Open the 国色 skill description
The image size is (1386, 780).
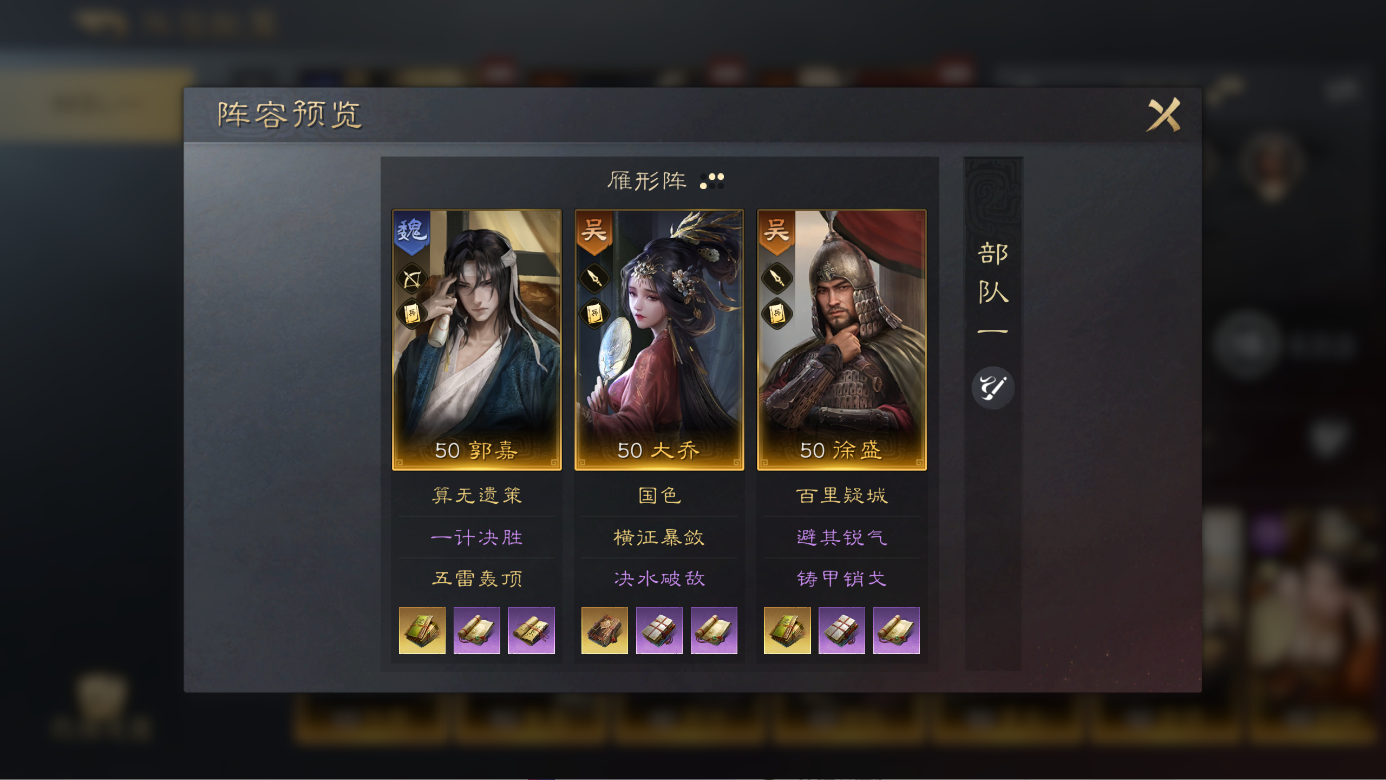(x=657, y=494)
